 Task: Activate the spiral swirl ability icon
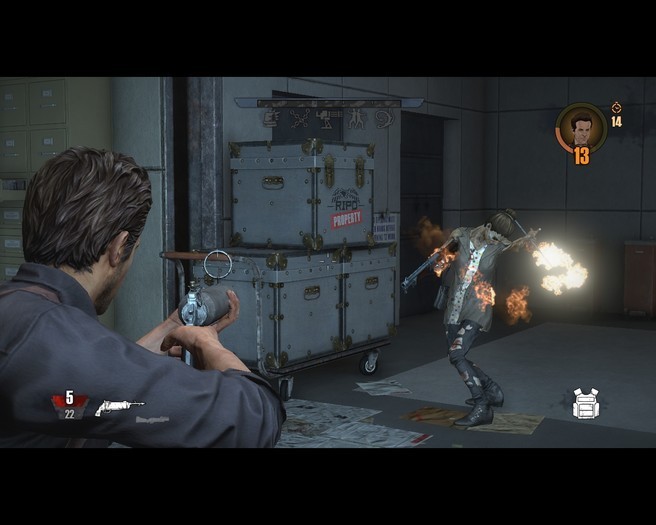pyautogui.click(x=384, y=119)
